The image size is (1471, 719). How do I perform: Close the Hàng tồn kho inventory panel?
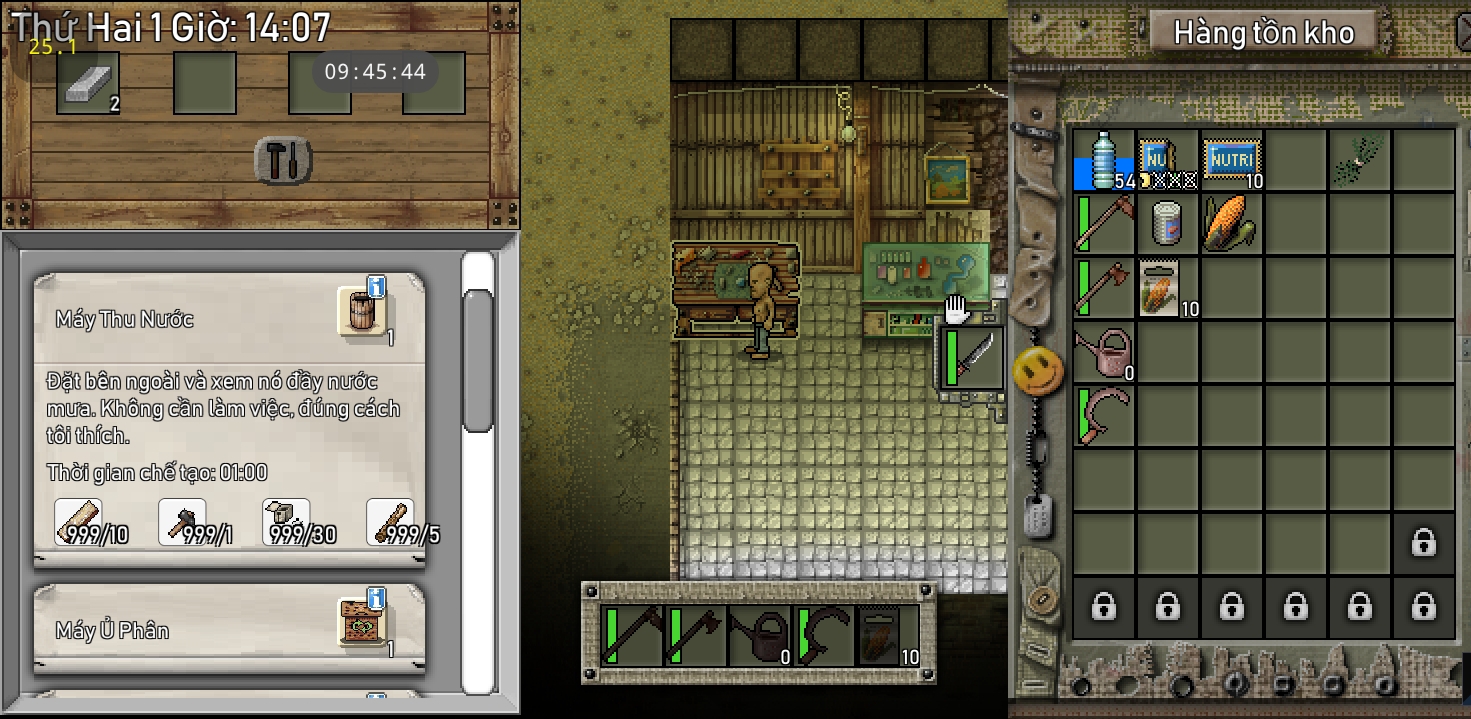coord(1463,32)
